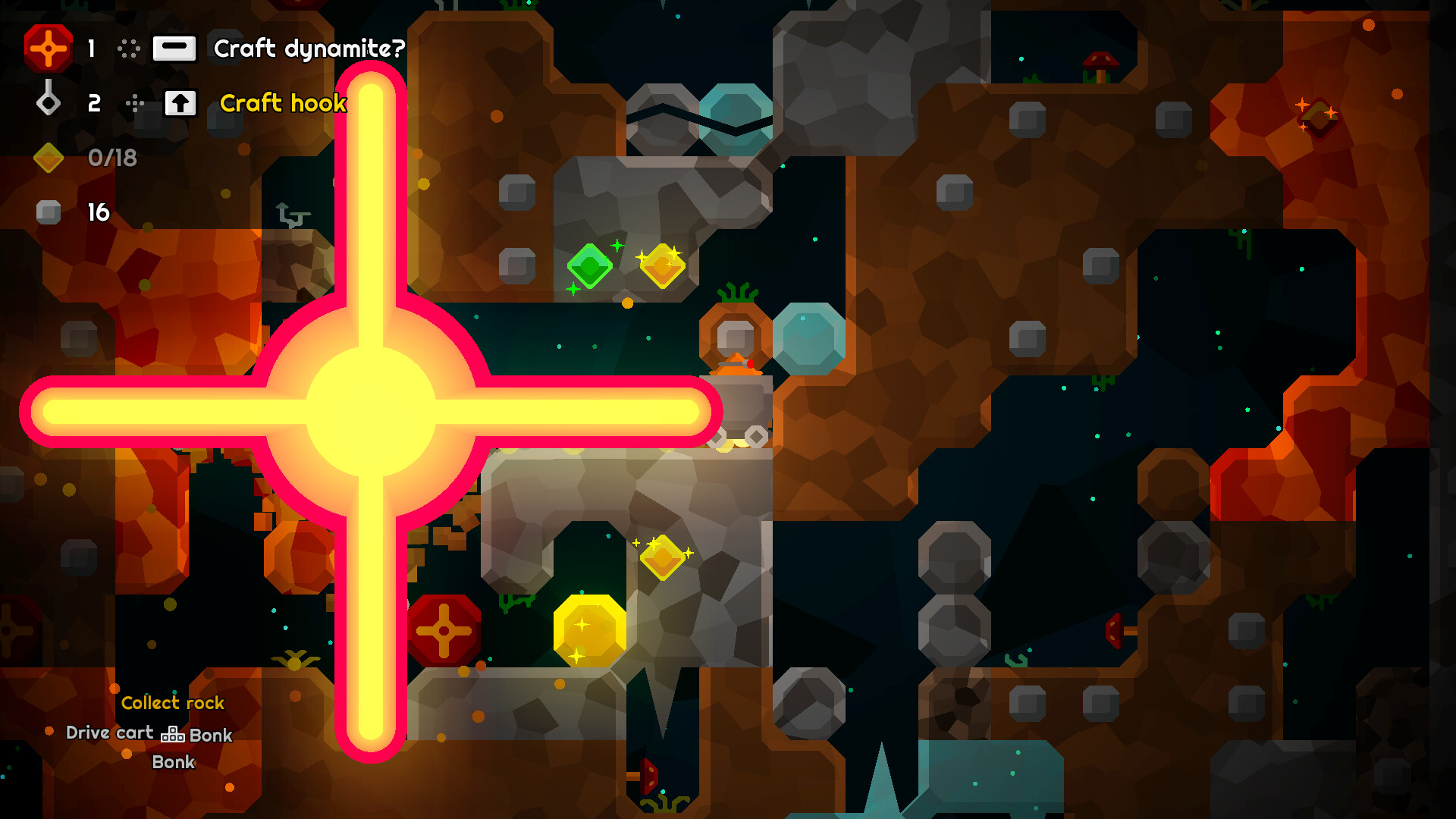Click the Collect rock objective label
The width and height of the screenshot is (1456, 819).
172,703
